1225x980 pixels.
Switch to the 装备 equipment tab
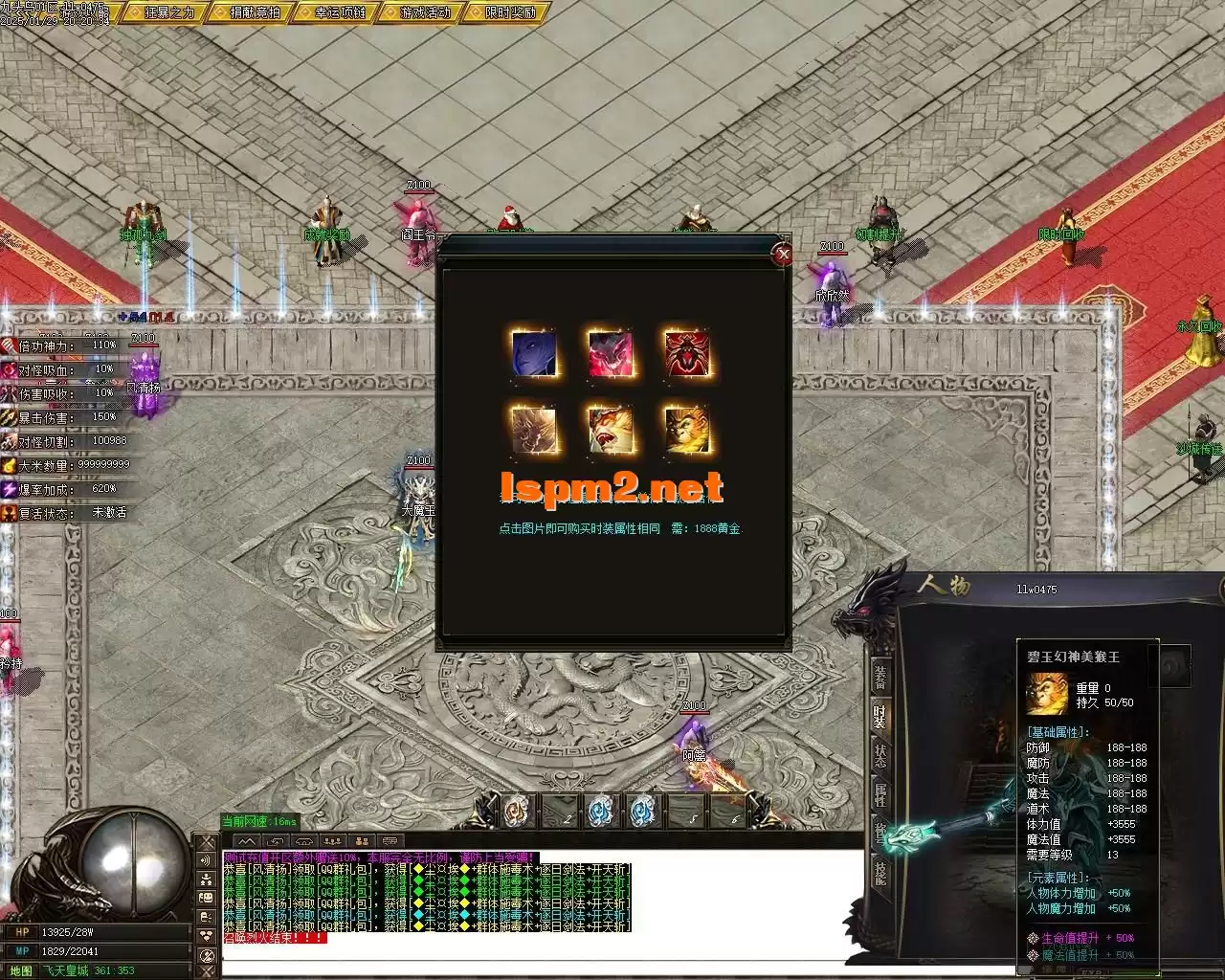pos(880,676)
